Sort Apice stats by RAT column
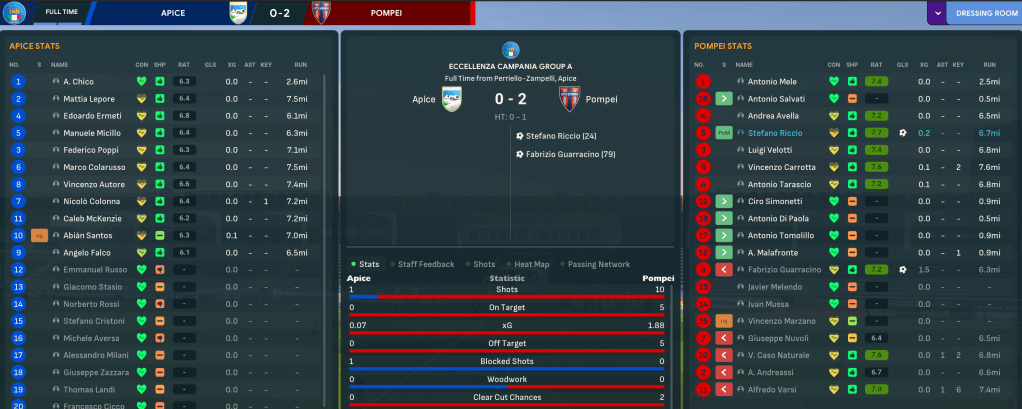 pyautogui.click(x=182, y=64)
